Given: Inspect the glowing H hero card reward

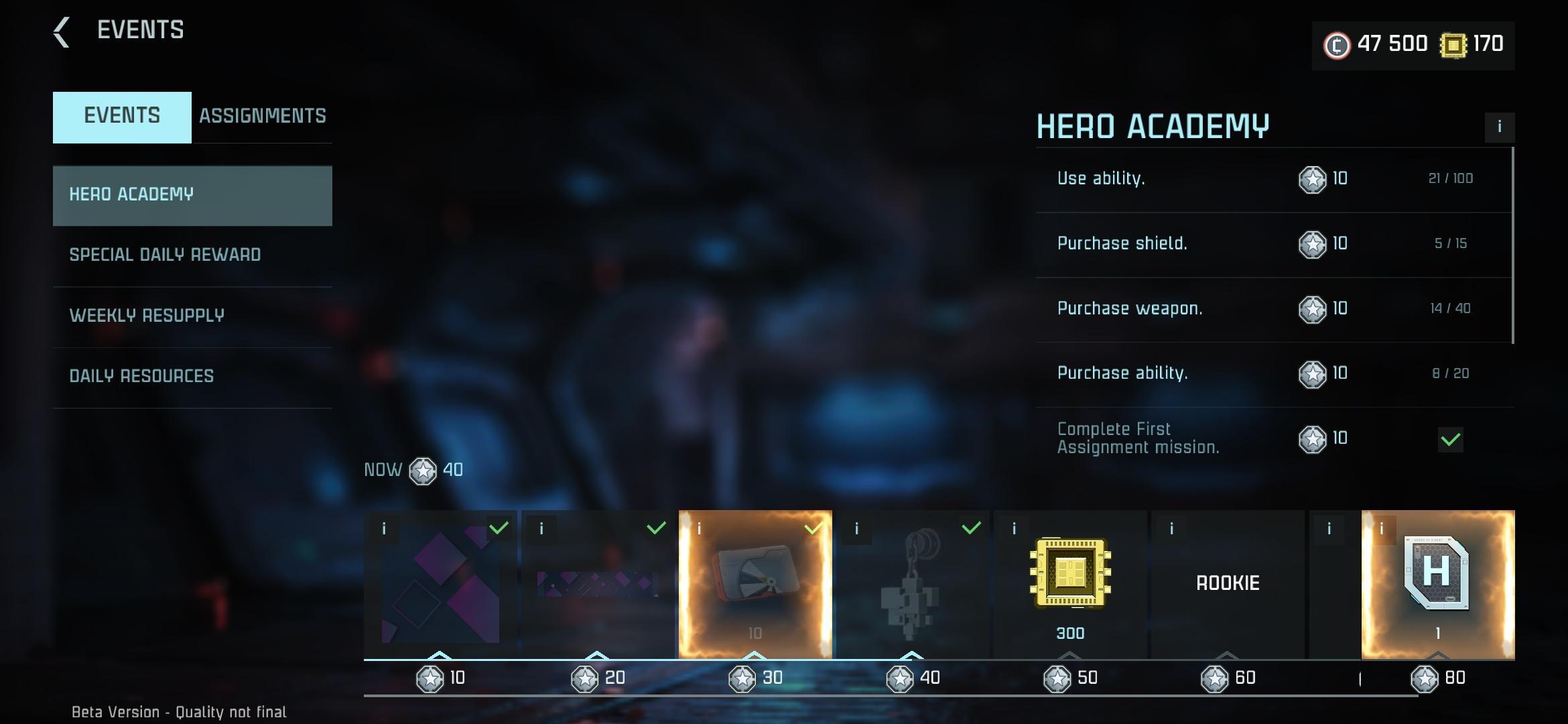Looking at the screenshot, I should tap(1438, 583).
